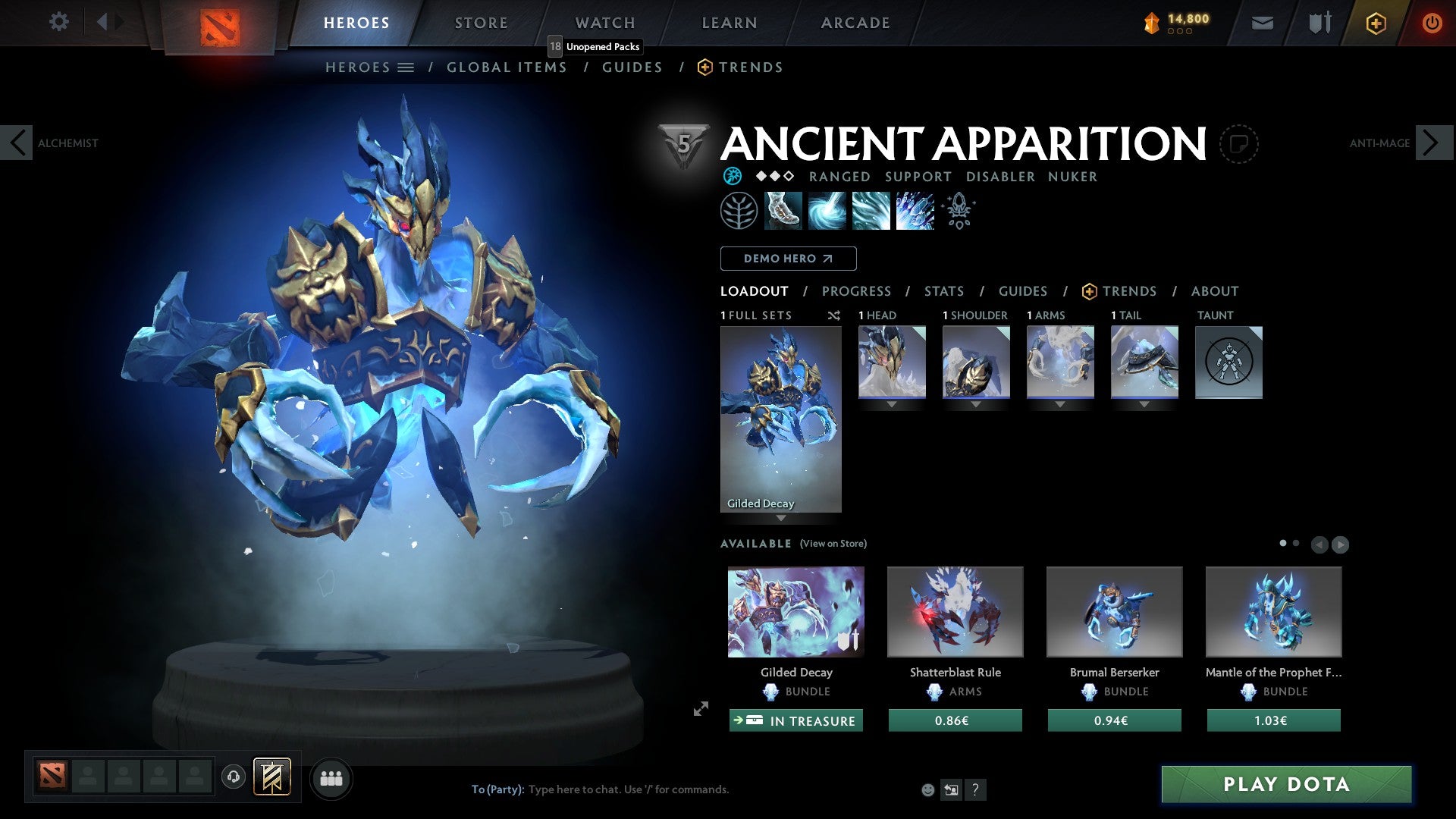The image size is (1456, 819).
Task: Open Dota Plus subscription hexagon icon
Action: pos(1375,23)
